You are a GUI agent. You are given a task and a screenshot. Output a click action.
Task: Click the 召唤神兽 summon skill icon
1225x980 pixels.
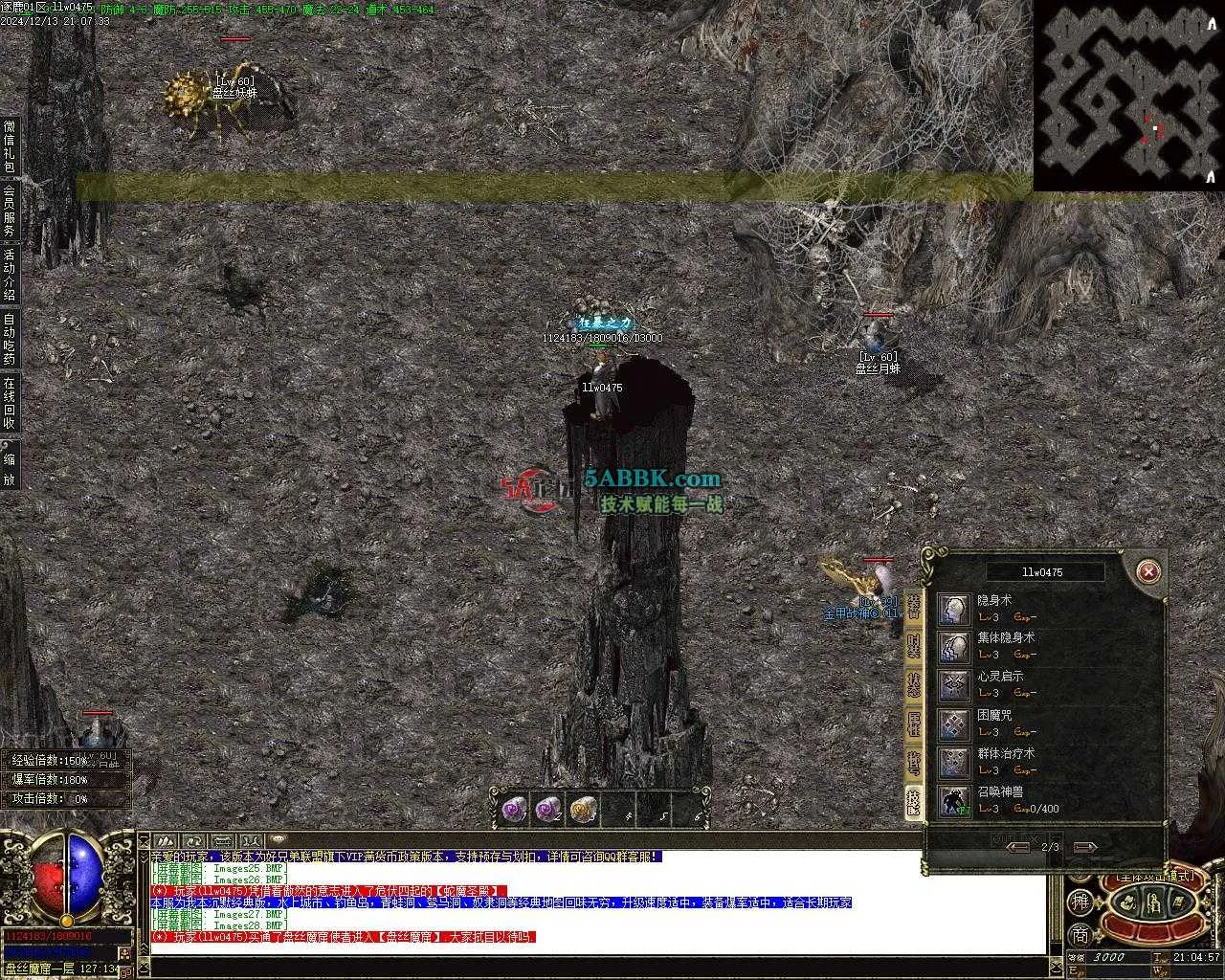953,801
